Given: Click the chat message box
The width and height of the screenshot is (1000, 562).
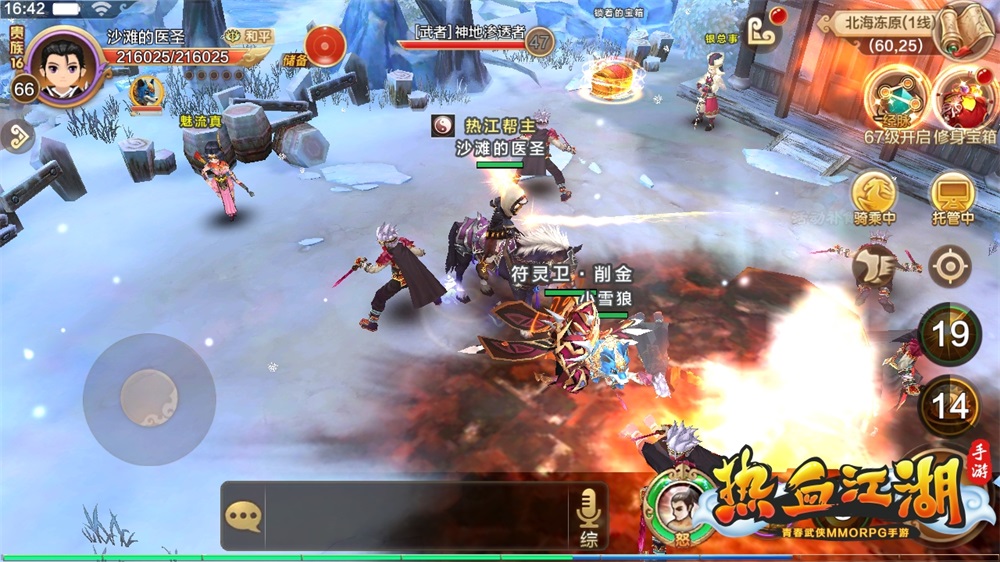Looking at the screenshot, I should (415, 516).
